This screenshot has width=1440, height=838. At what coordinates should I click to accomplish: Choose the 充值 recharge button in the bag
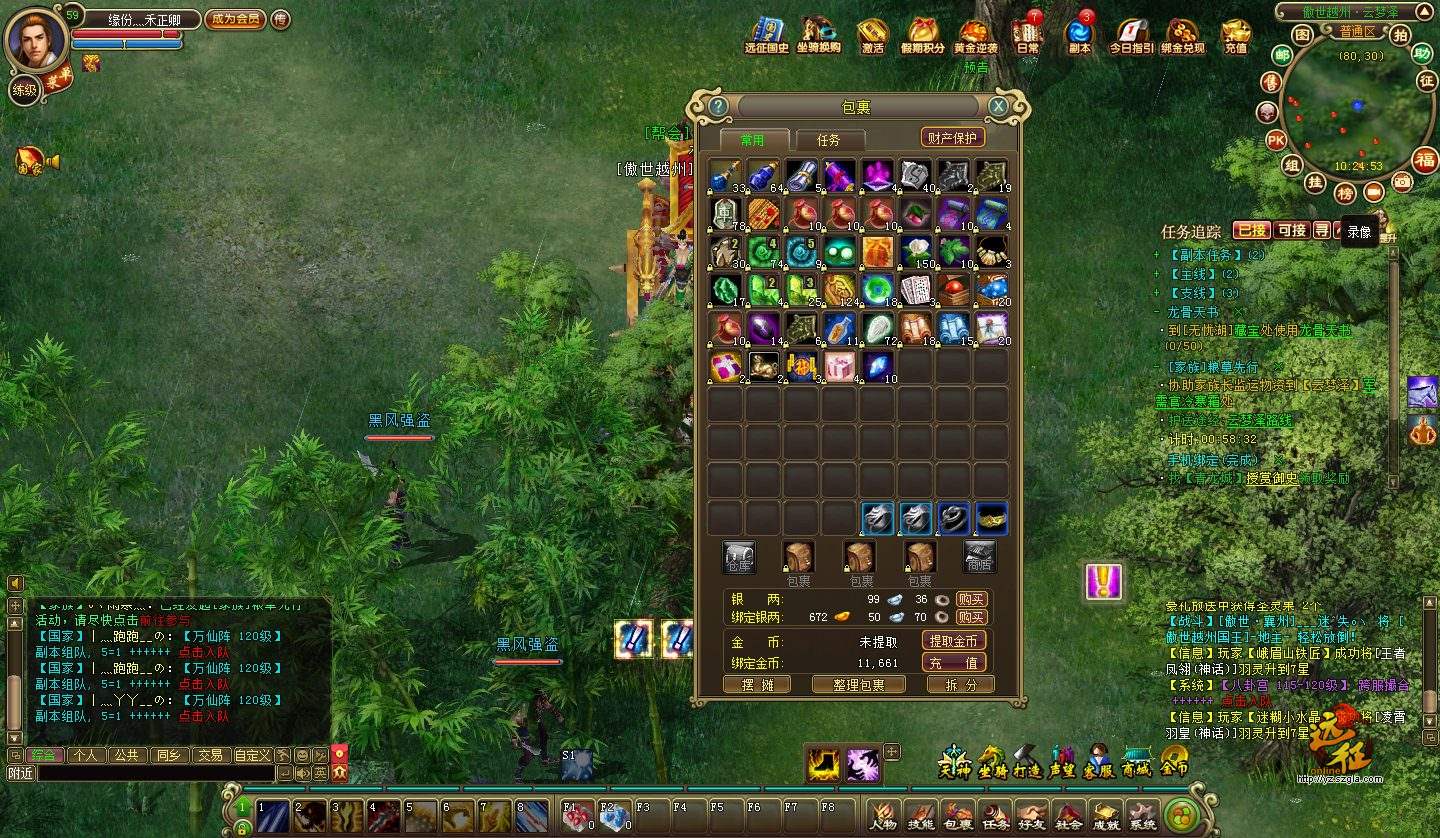pyautogui.click(x=953, y=663)
